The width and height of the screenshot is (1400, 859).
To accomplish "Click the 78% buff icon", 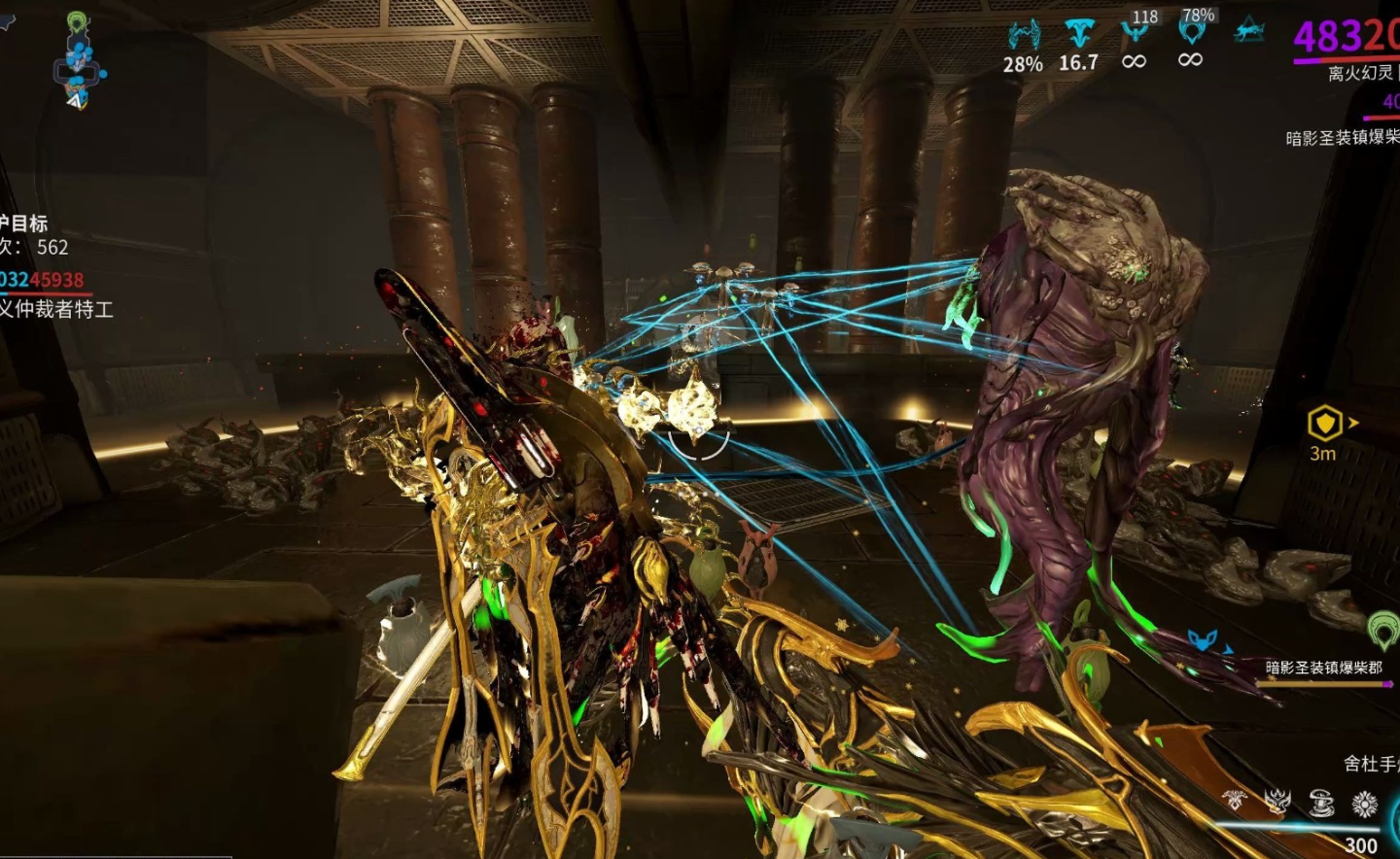I will click(x=1191, y=32).
